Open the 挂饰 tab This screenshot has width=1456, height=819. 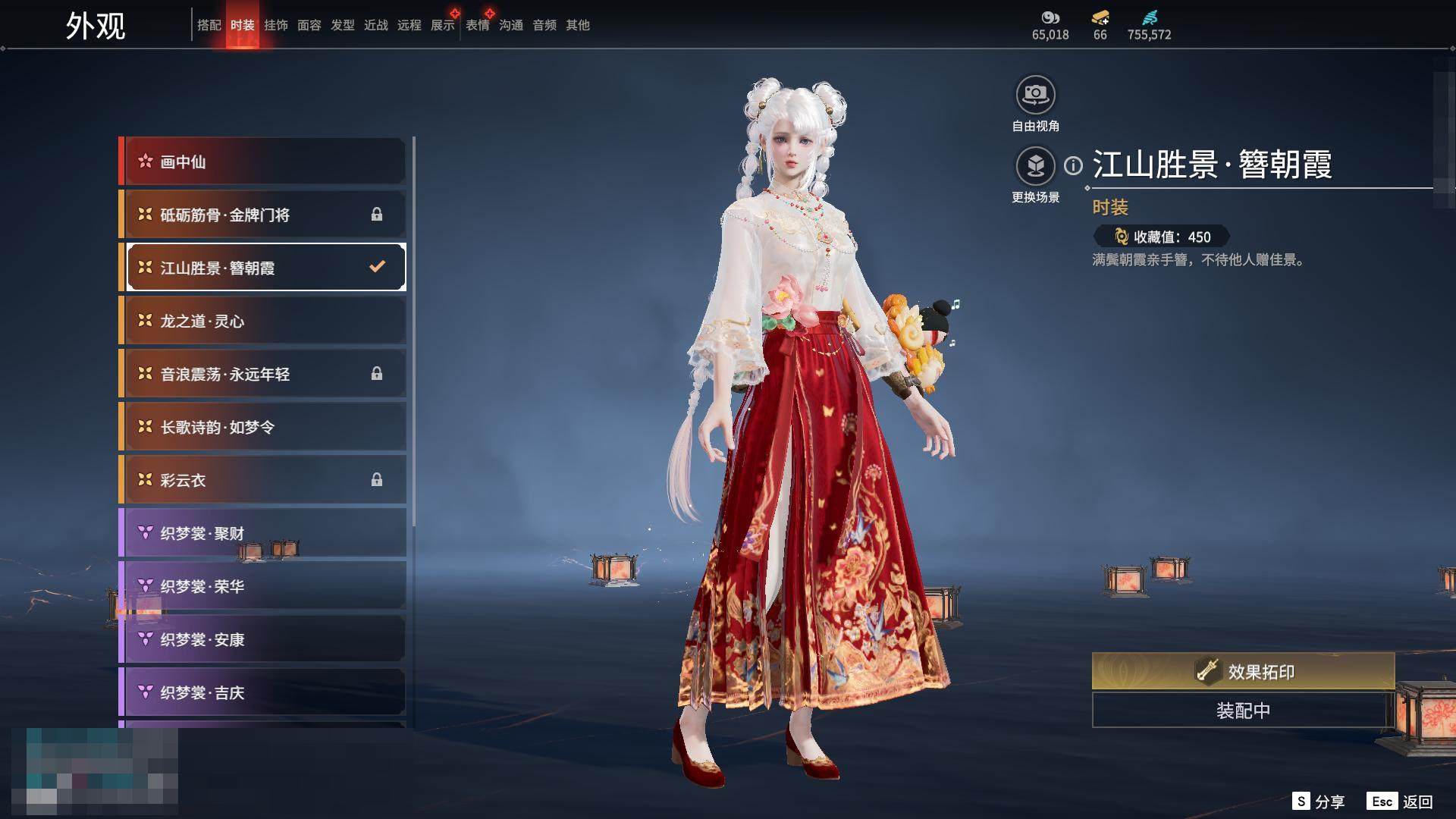276,25
